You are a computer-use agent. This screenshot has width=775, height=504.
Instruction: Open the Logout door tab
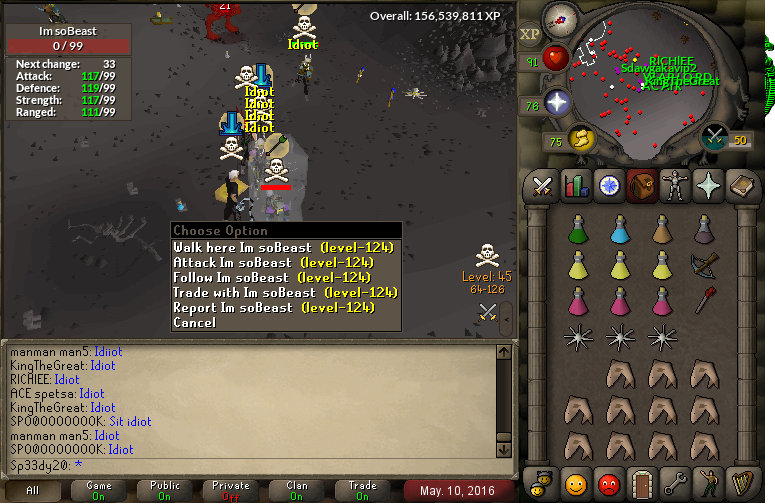pos(642,485)
